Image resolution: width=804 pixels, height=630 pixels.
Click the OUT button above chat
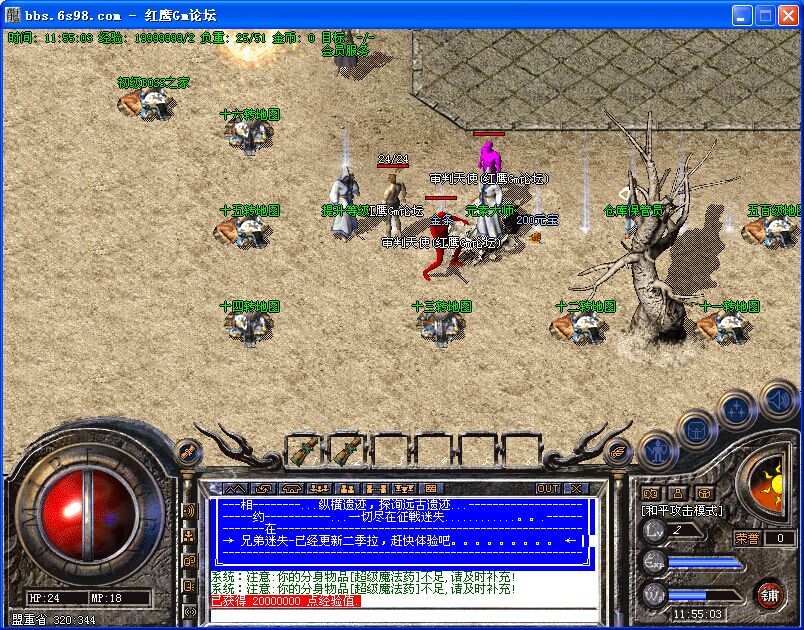[548, 488]
